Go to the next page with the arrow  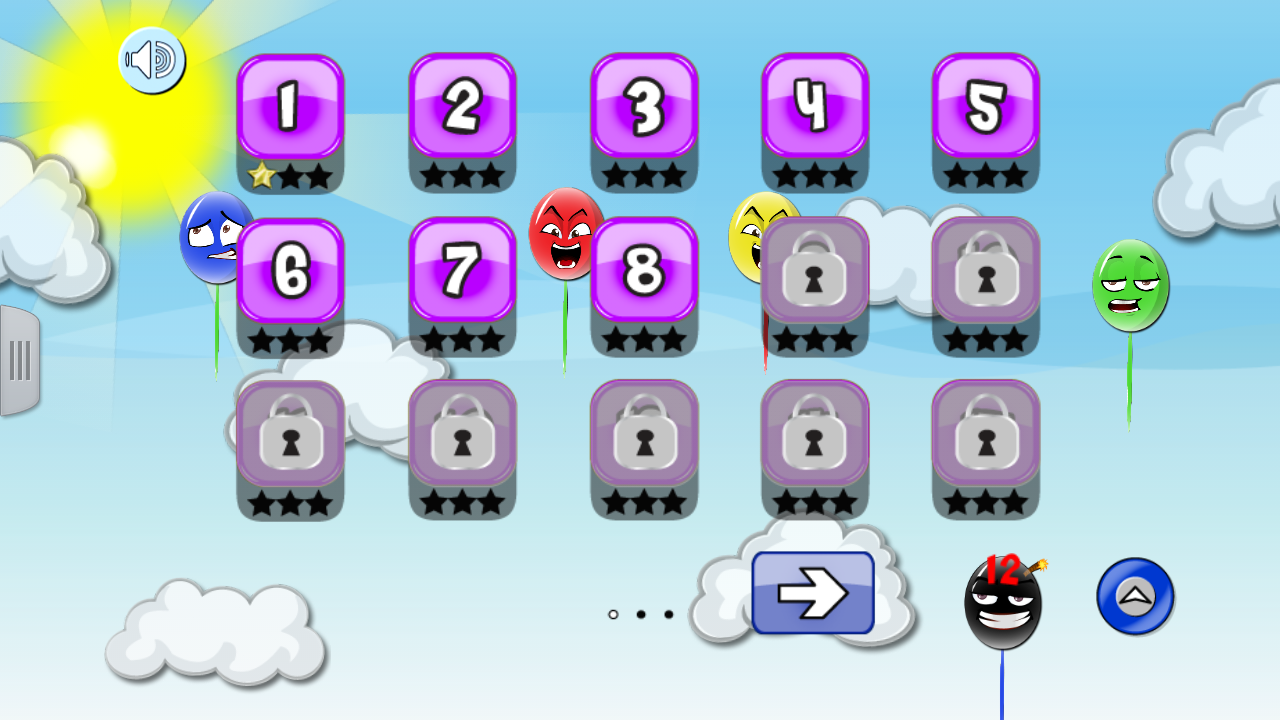(813, 592)
